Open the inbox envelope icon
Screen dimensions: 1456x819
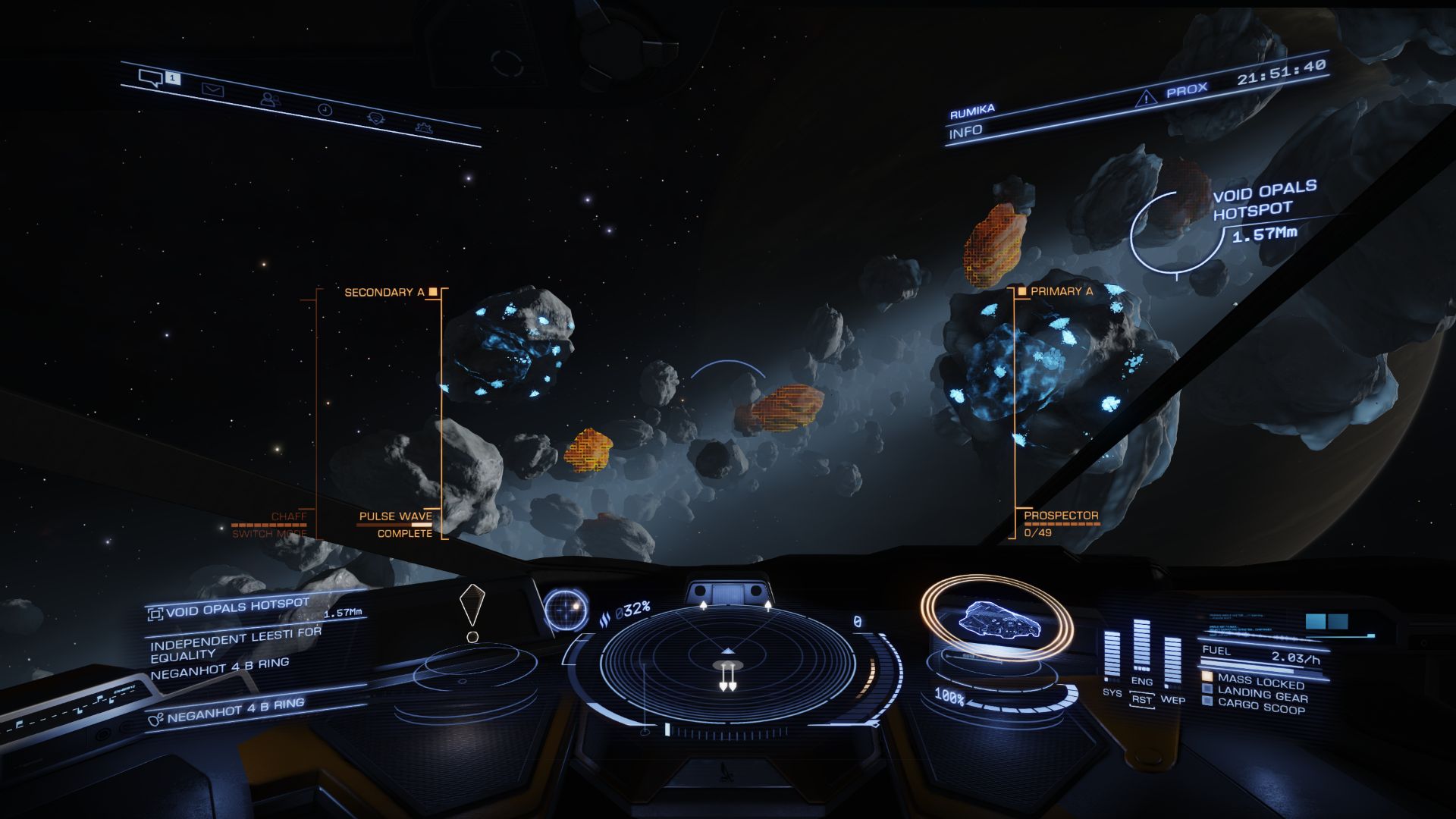(215, 89)
